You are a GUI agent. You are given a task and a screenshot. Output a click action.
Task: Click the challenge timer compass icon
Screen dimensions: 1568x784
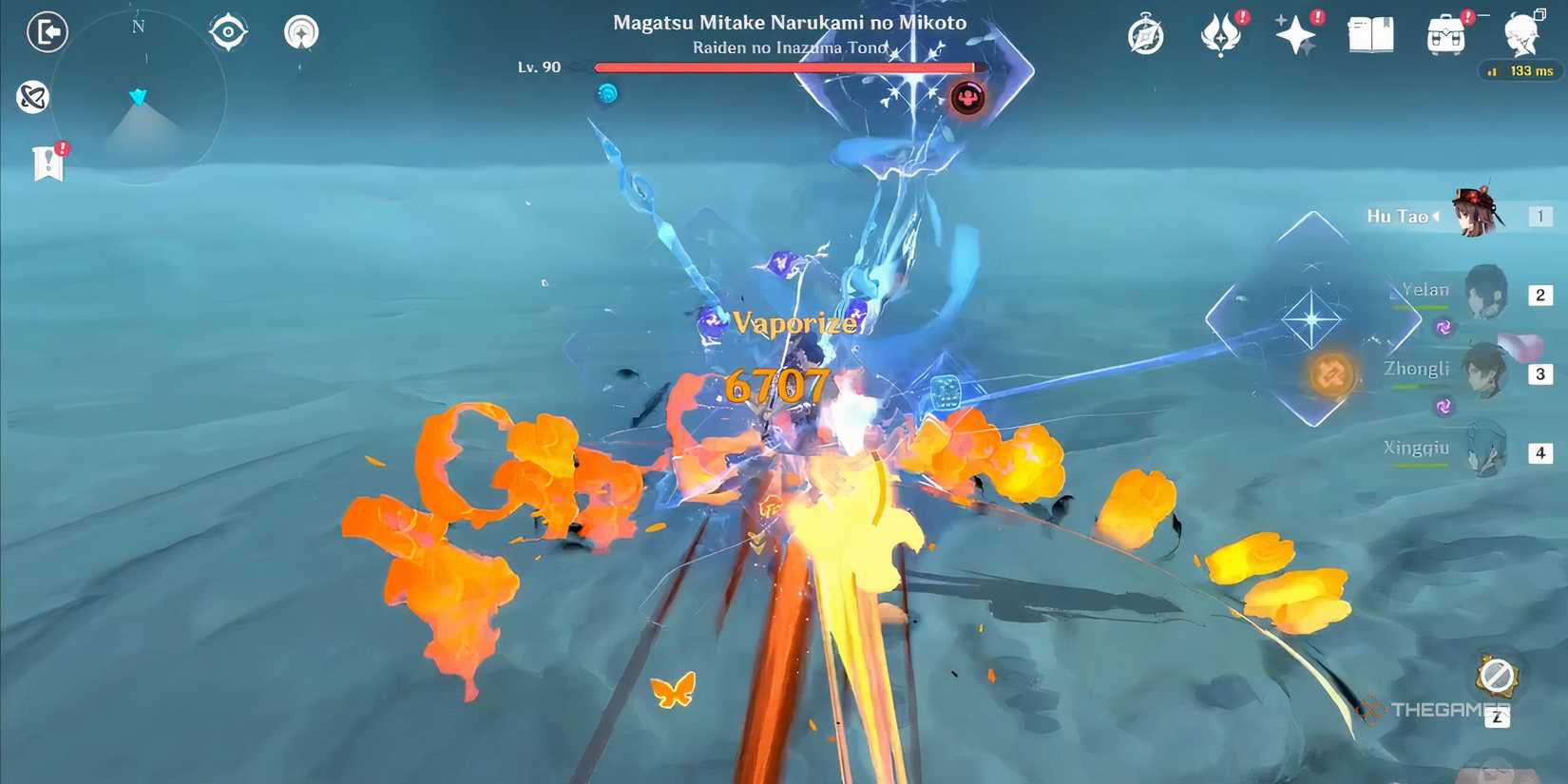[x=1145, y=34]
